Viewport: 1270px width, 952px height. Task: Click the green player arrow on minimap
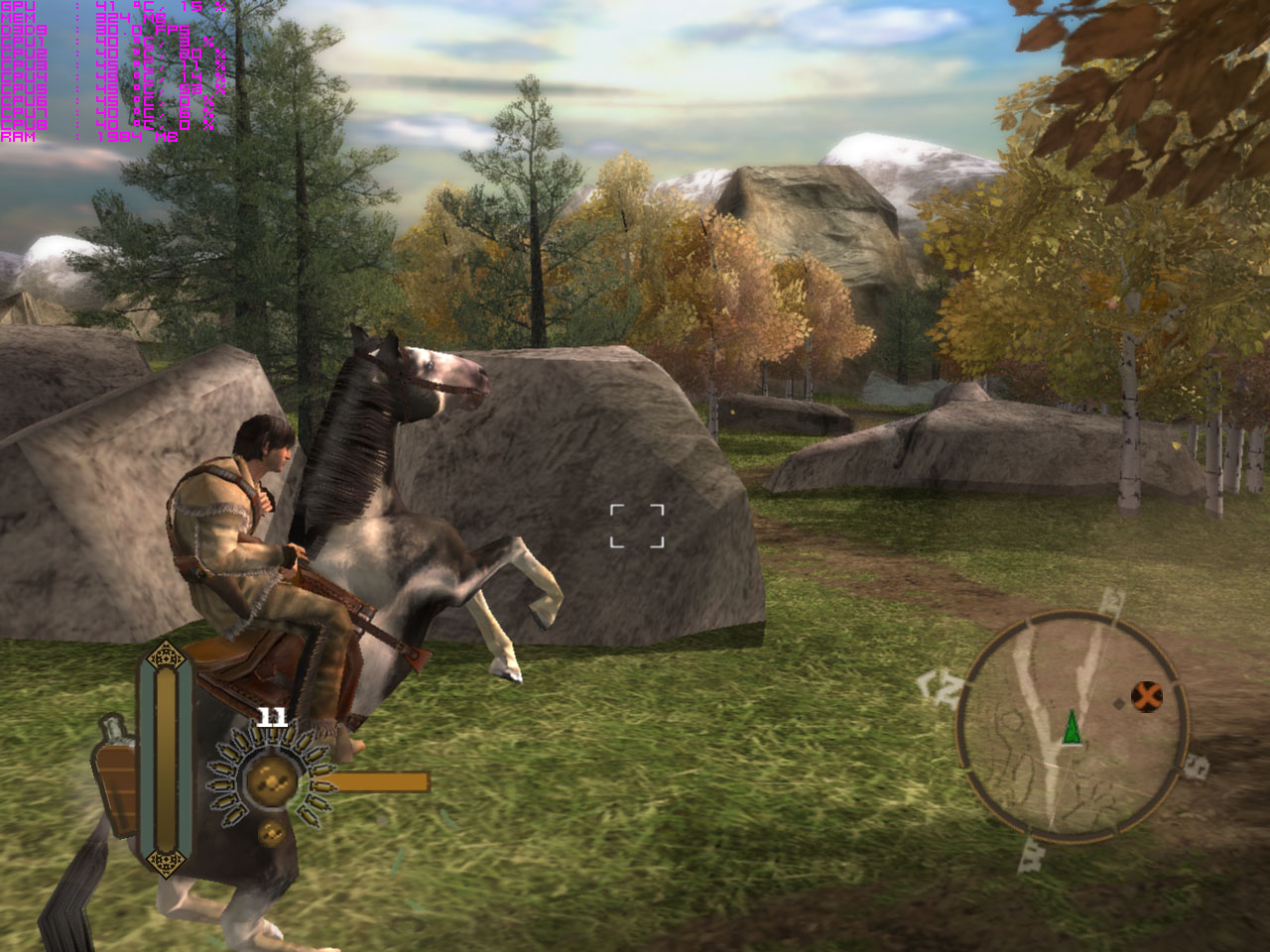click(1072, 727)
